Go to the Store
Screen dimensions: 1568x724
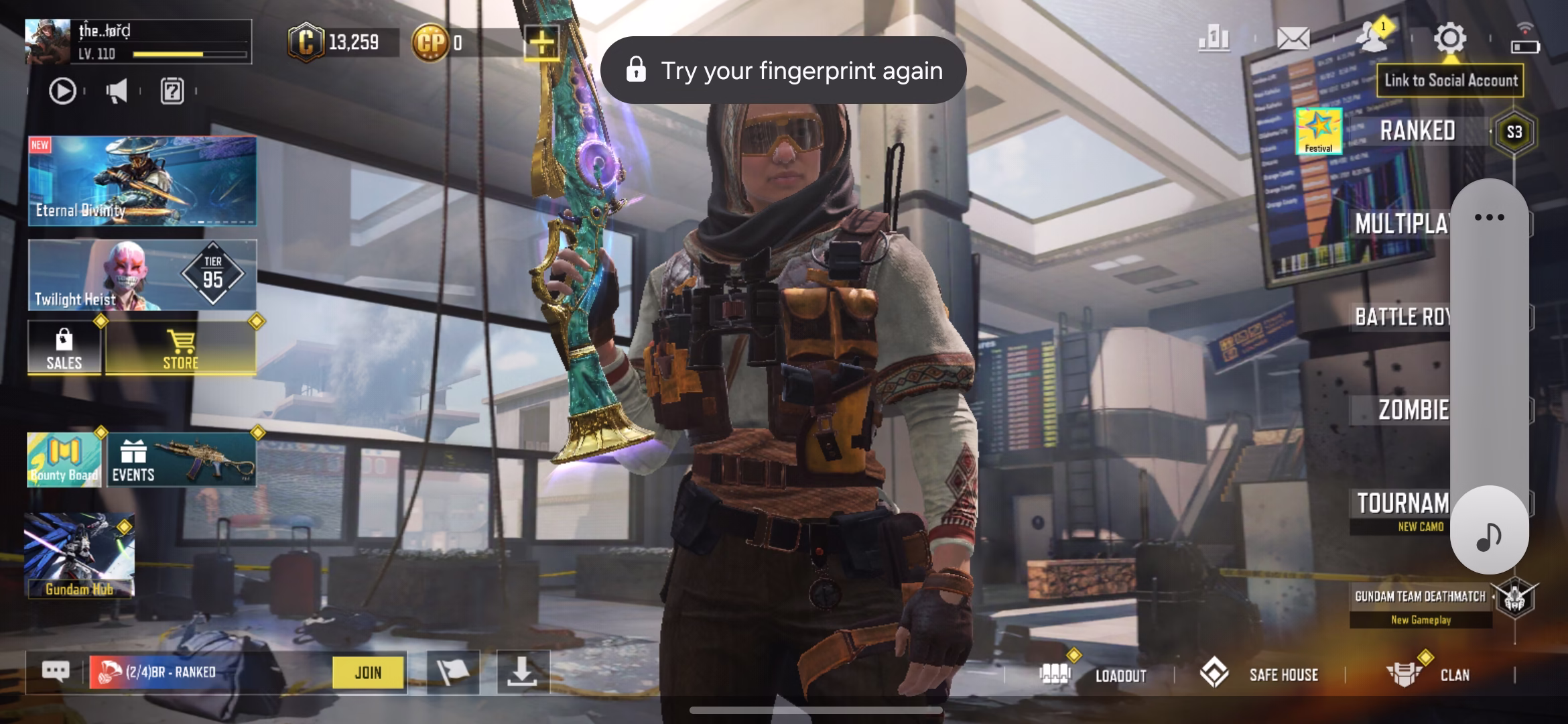pyautogui.click(x=181, y=348)
